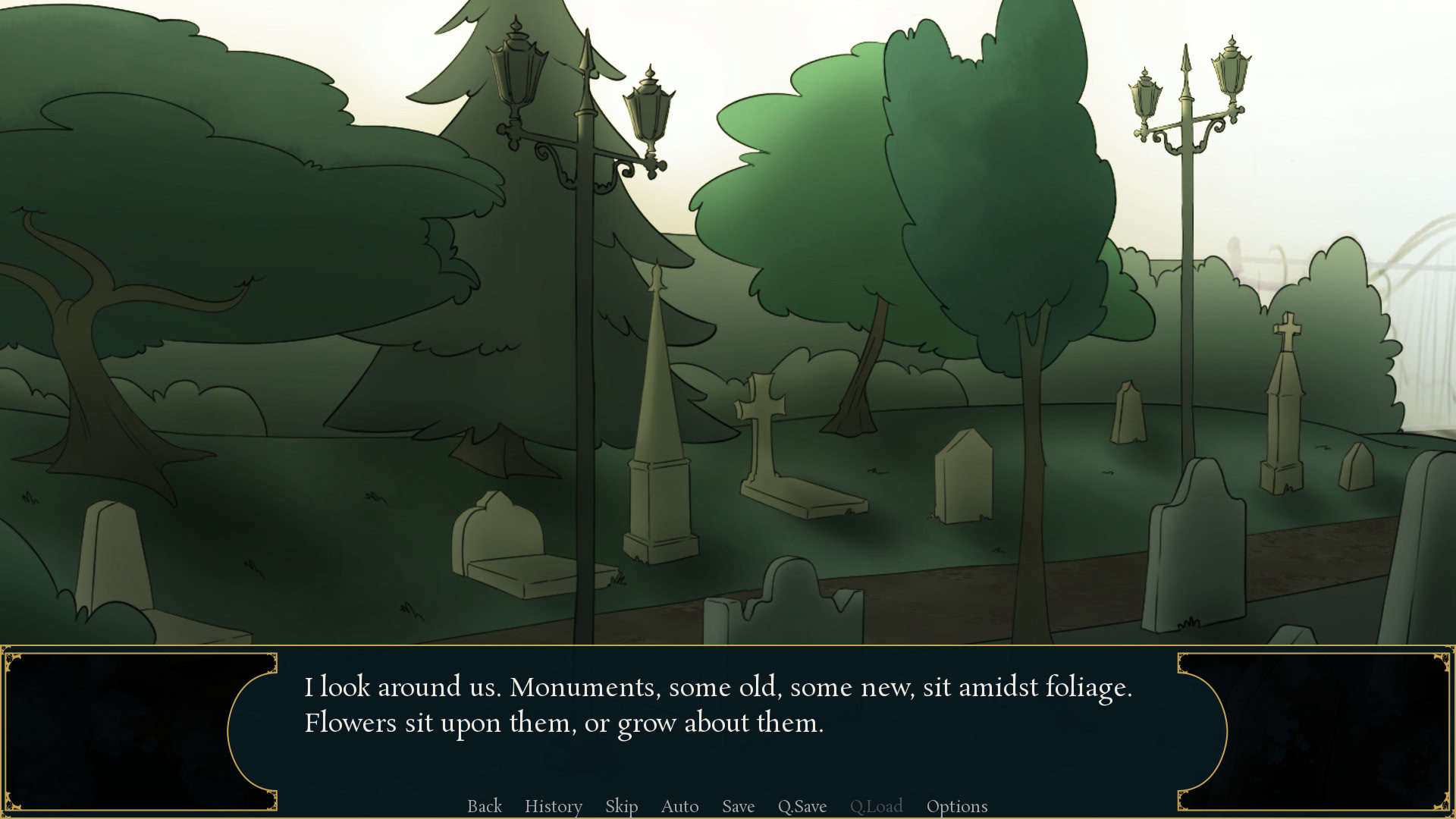Image resolution: width=1456 pixels, height=819 pixels.
Task: Open the dialogue History log
Action: click(x=554, y=806)
